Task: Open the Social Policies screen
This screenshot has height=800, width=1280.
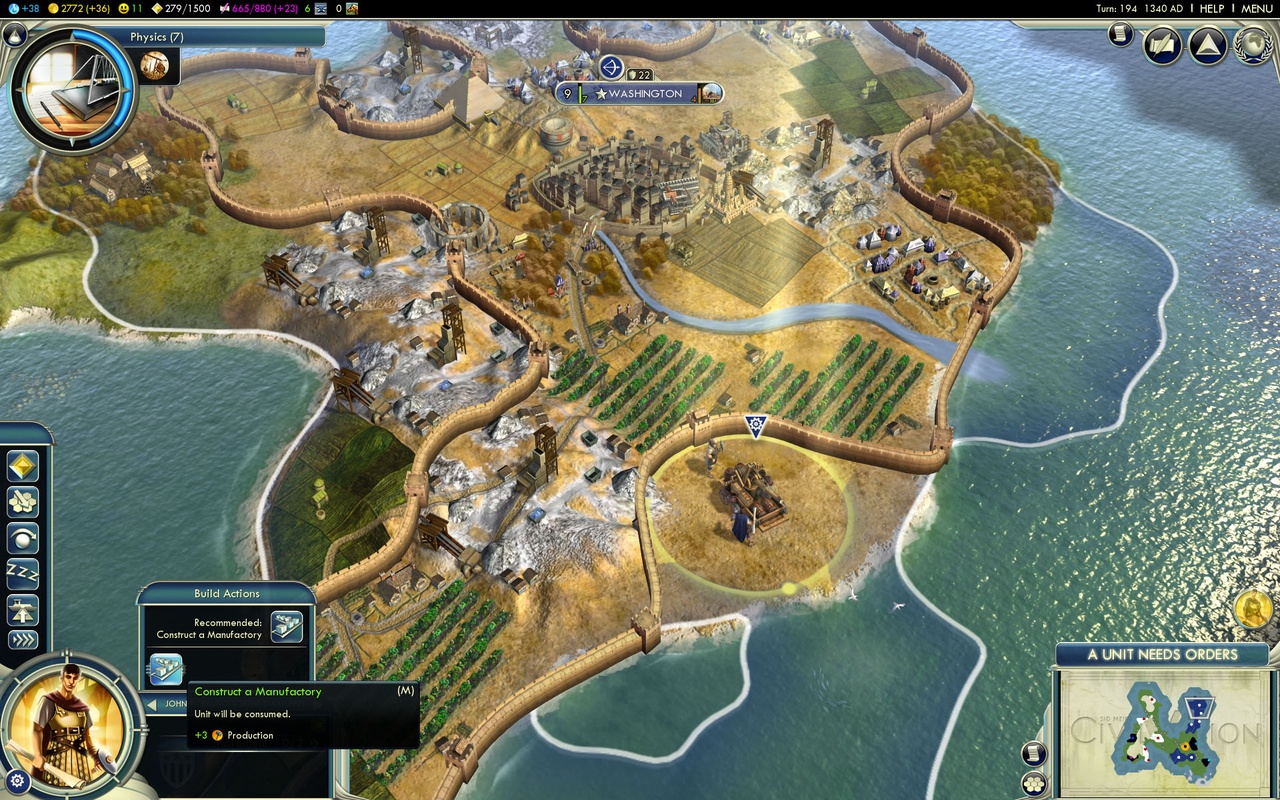Action: pos(1160,42)
